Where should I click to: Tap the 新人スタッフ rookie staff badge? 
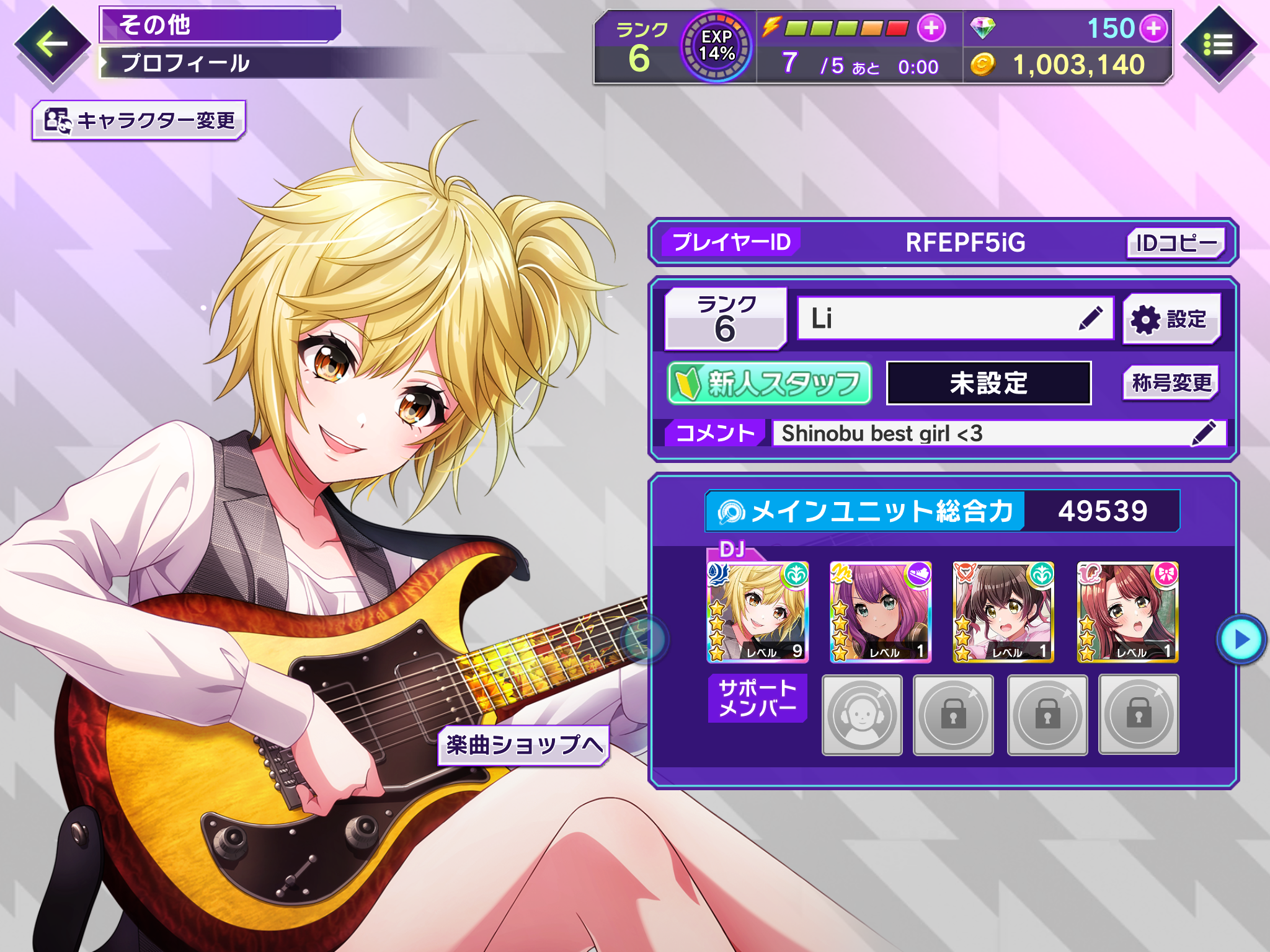(x=770, y=383)
